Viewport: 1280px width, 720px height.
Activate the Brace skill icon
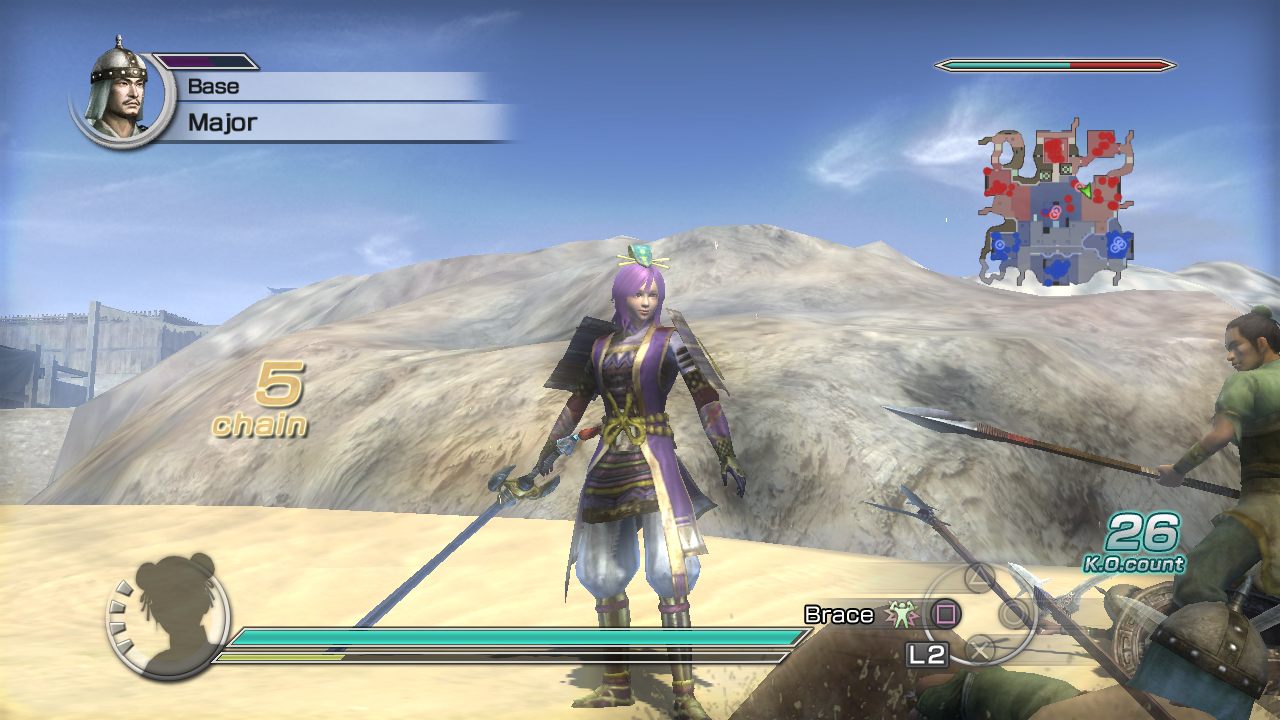click(904, 614)
